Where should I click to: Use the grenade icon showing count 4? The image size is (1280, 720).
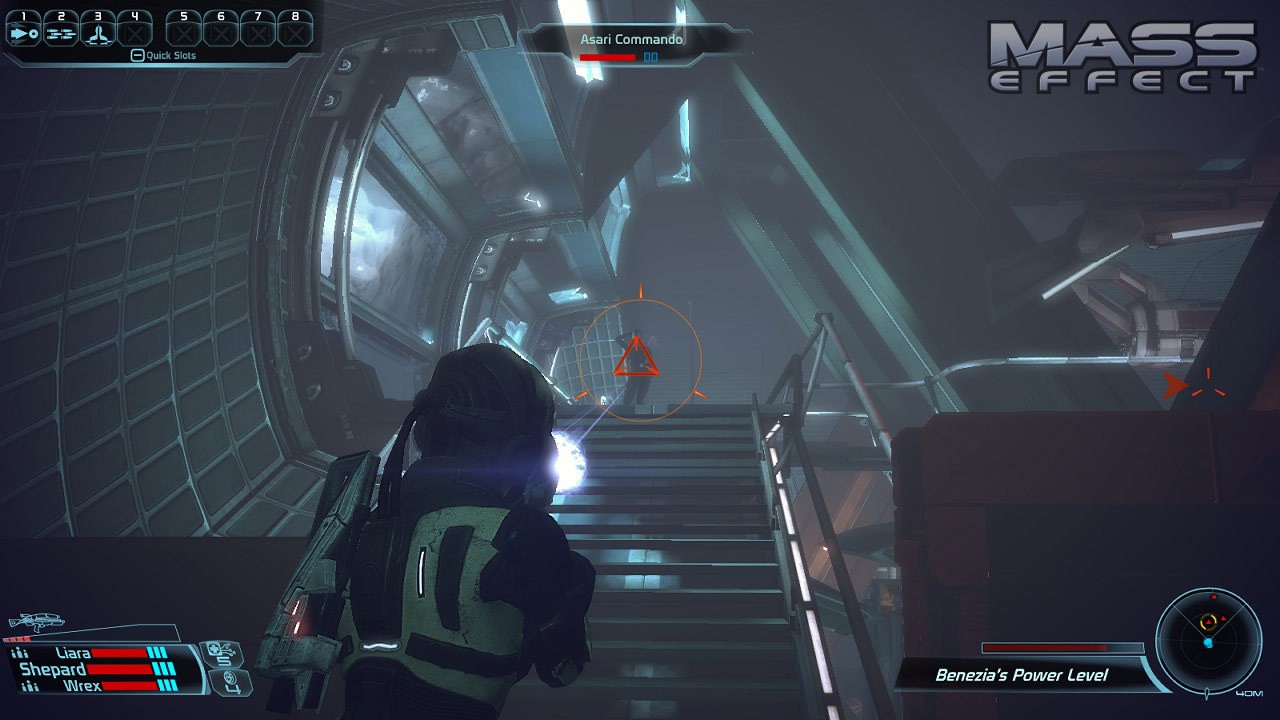coord(231,683)
